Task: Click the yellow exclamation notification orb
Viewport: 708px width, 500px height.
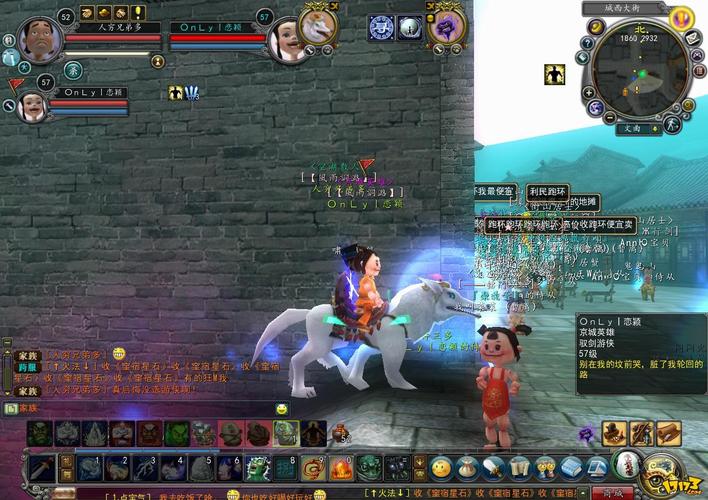Action: tap(682, 17)
